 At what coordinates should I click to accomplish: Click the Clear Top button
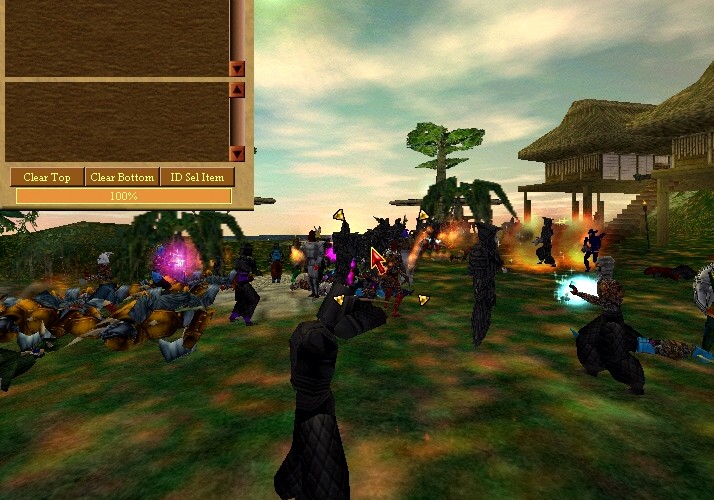[47, 177]
